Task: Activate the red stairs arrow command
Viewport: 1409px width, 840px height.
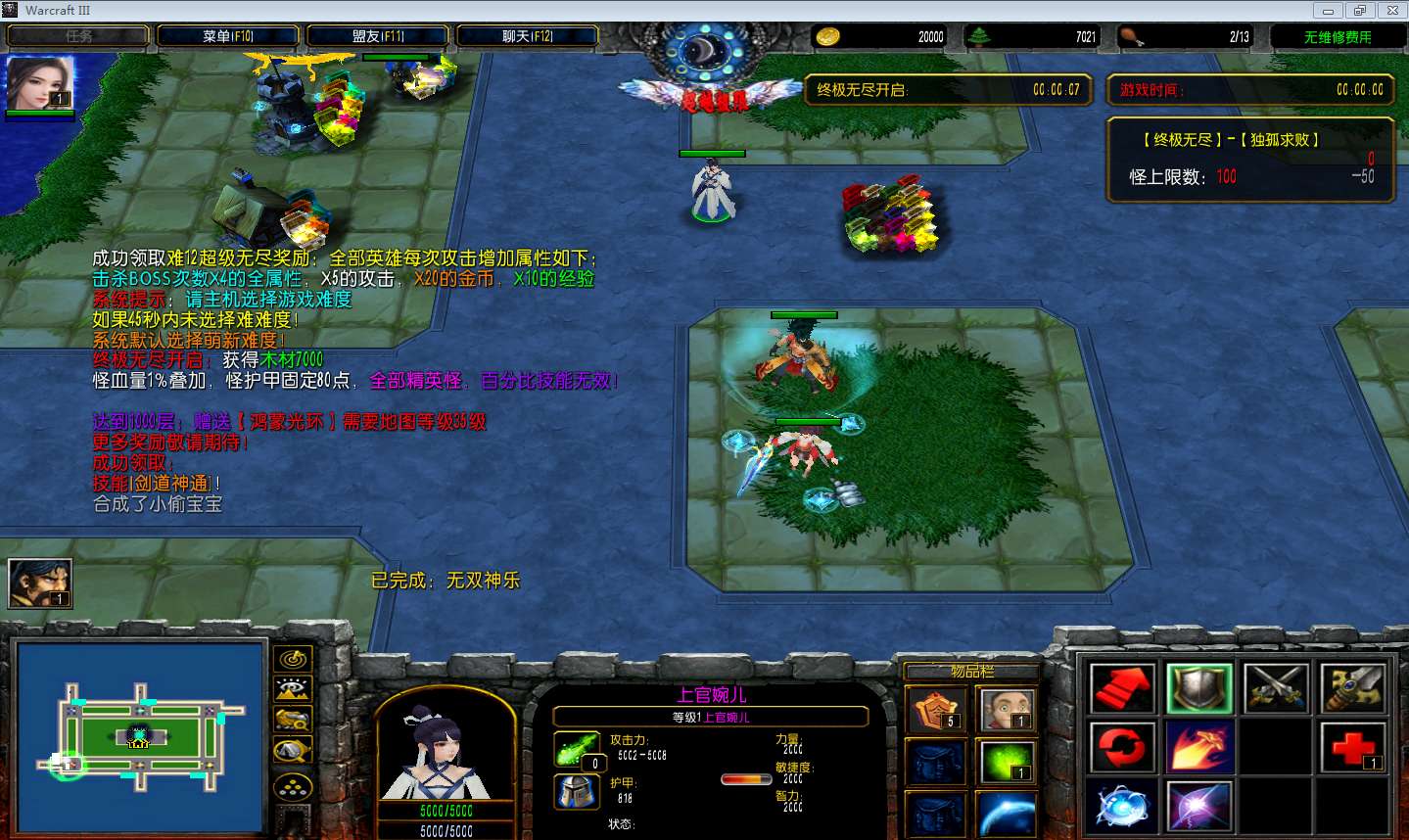Action: pyautogui.click(x=1122, y=688)
